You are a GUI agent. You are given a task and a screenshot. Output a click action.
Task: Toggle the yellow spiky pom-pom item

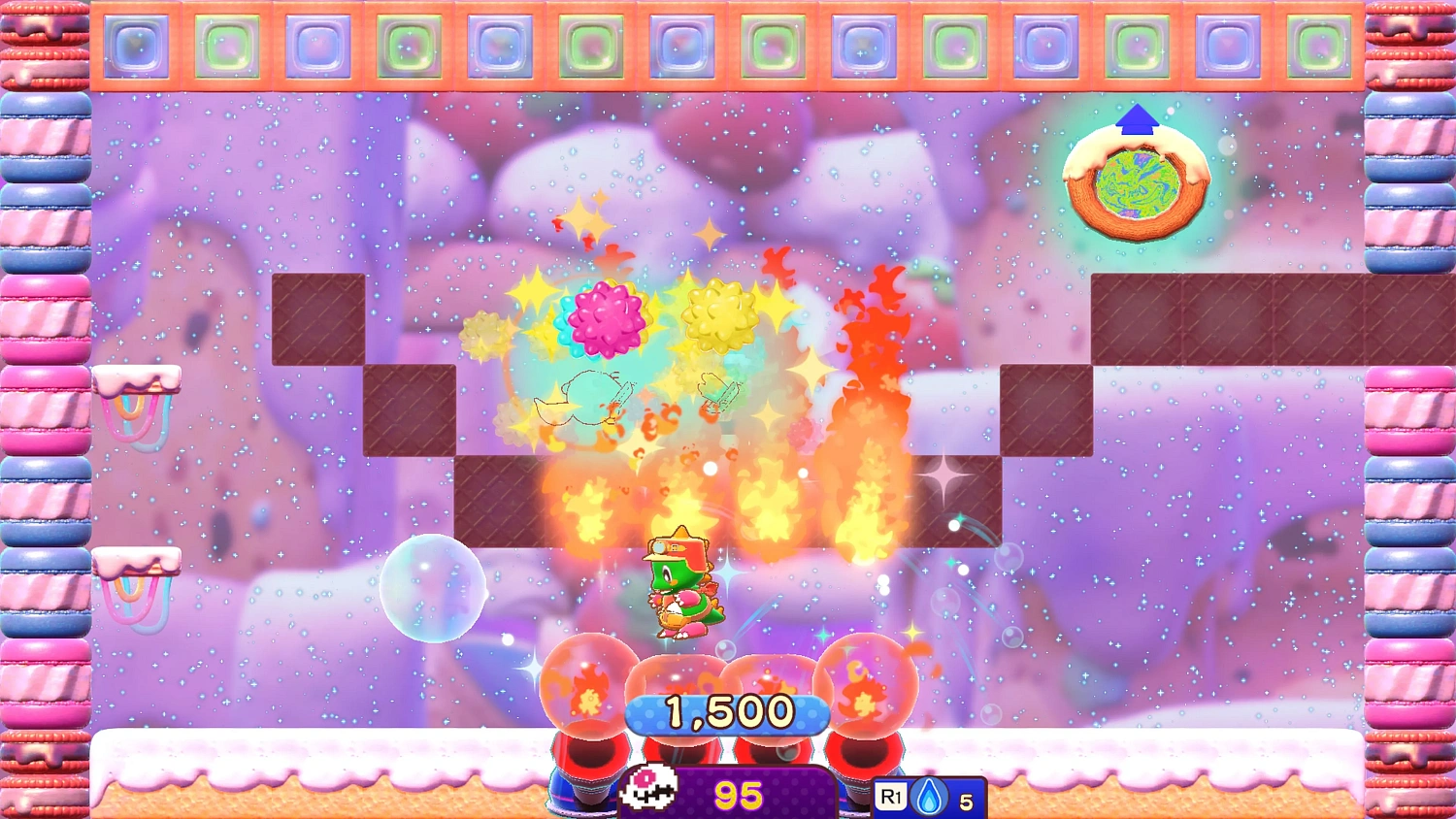[x=718, y=315]
